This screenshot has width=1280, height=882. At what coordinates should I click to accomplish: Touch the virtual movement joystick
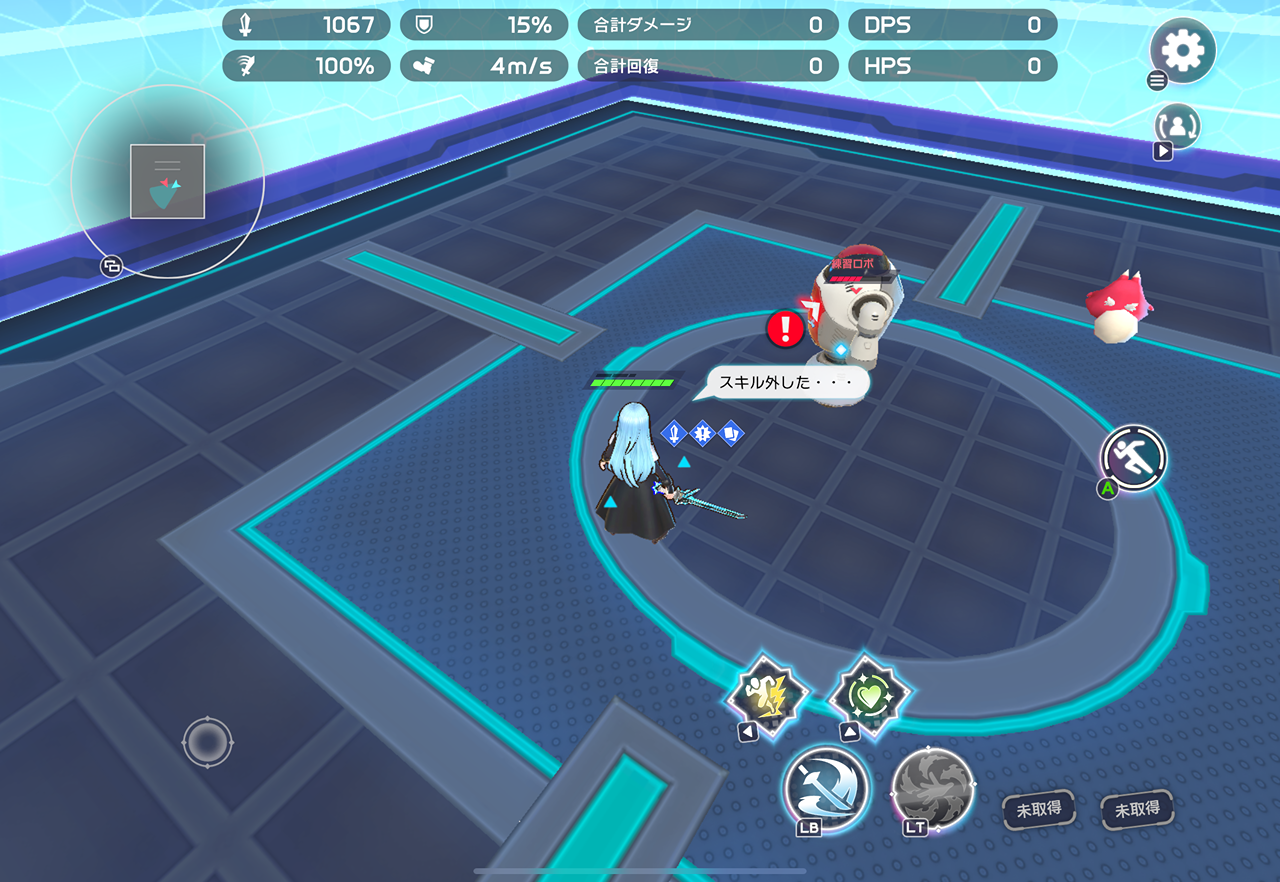point(208,742)
